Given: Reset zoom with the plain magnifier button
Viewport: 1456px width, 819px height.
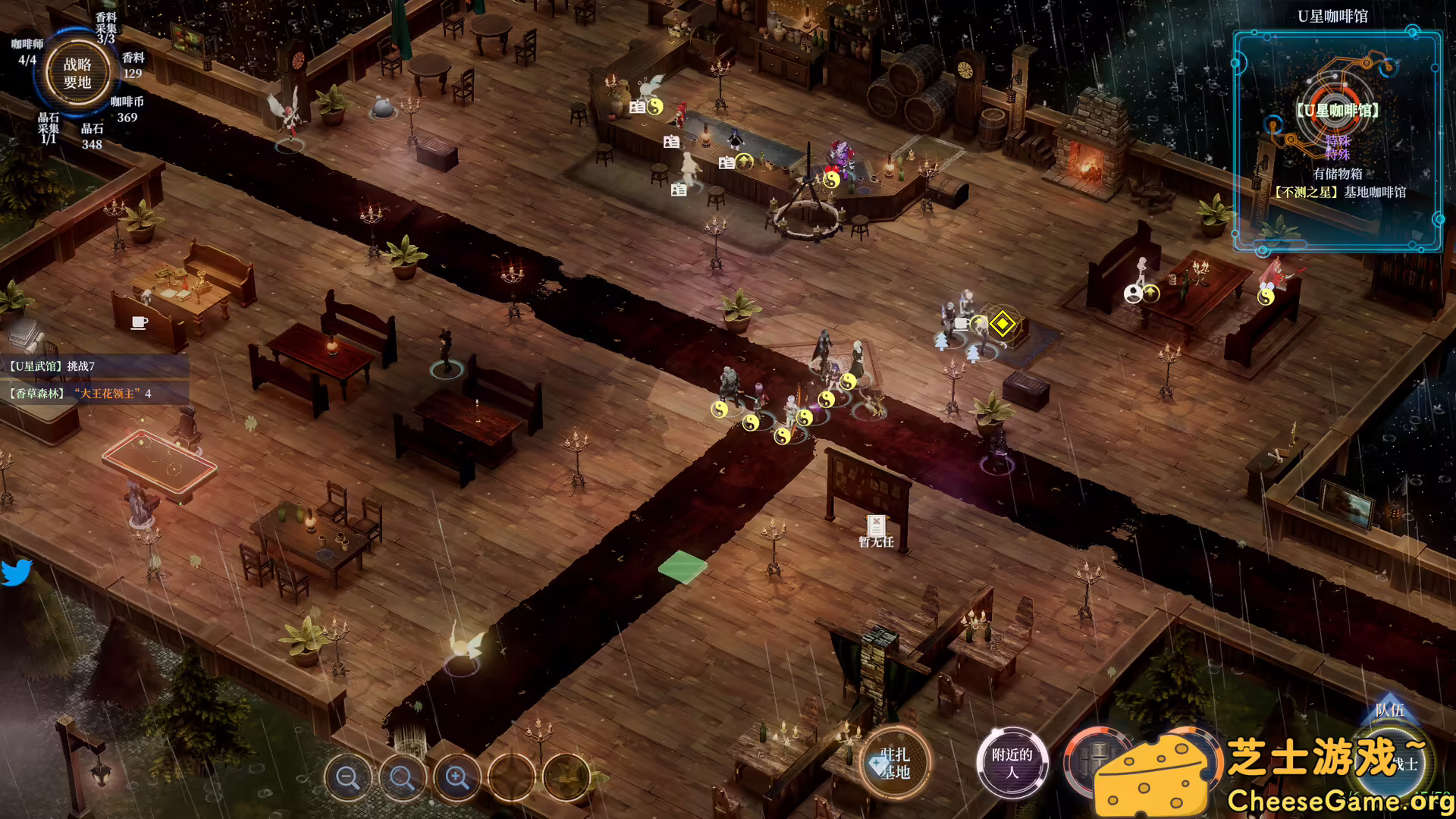Looking at the screenshot, I should pos(402,777).
